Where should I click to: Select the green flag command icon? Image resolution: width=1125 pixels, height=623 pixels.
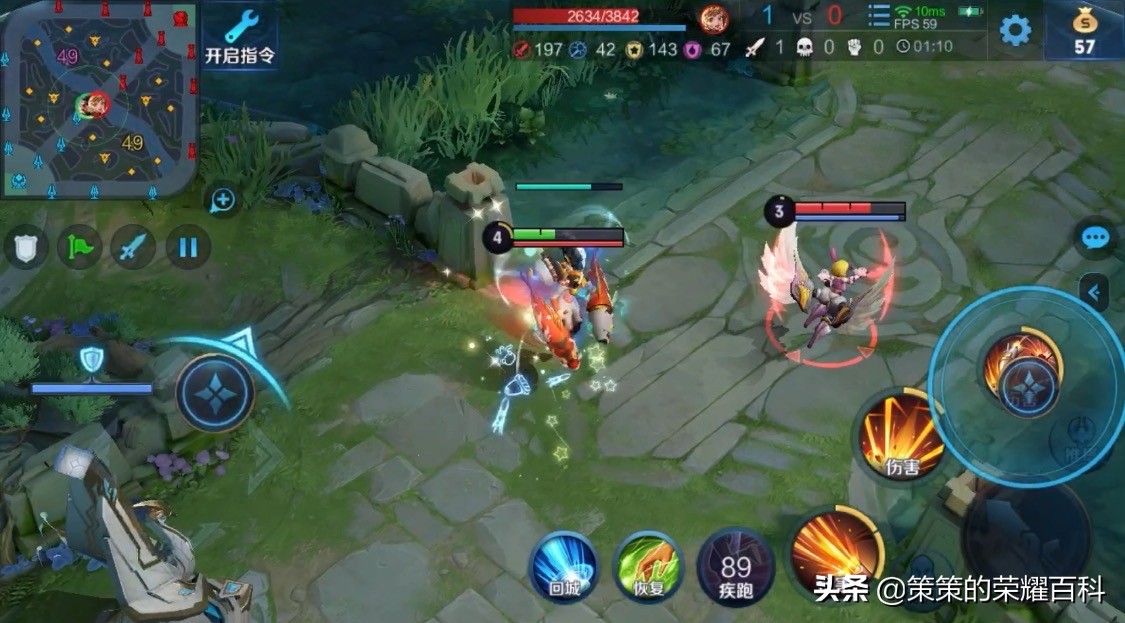[x=80, y=246]
